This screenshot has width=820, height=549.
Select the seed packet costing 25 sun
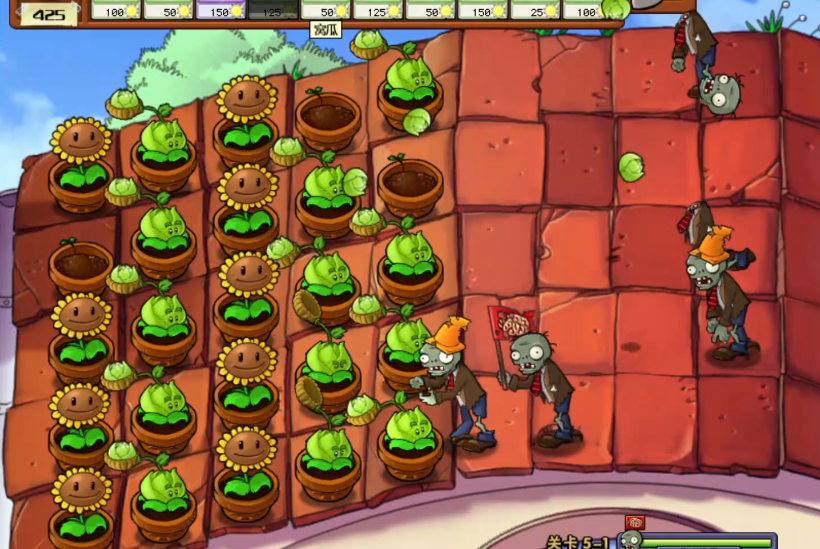[535, 10]
